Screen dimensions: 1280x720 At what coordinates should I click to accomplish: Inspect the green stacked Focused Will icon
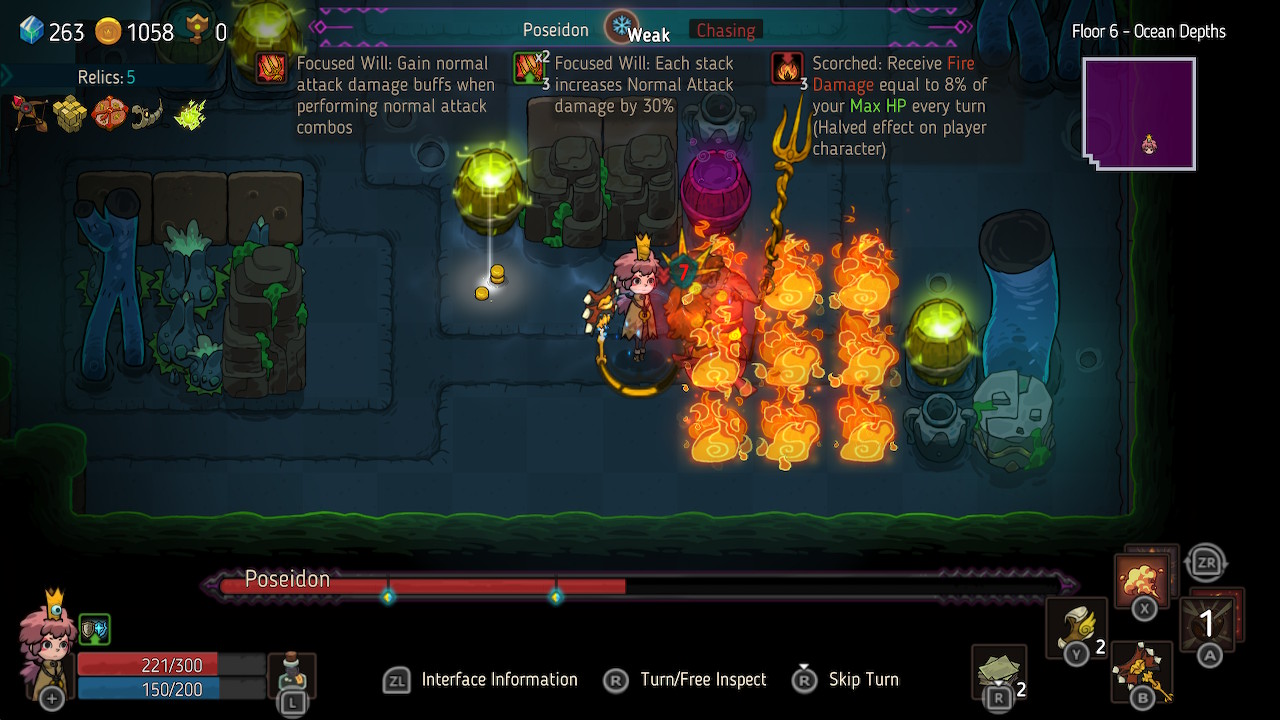(x=529, y=68)
